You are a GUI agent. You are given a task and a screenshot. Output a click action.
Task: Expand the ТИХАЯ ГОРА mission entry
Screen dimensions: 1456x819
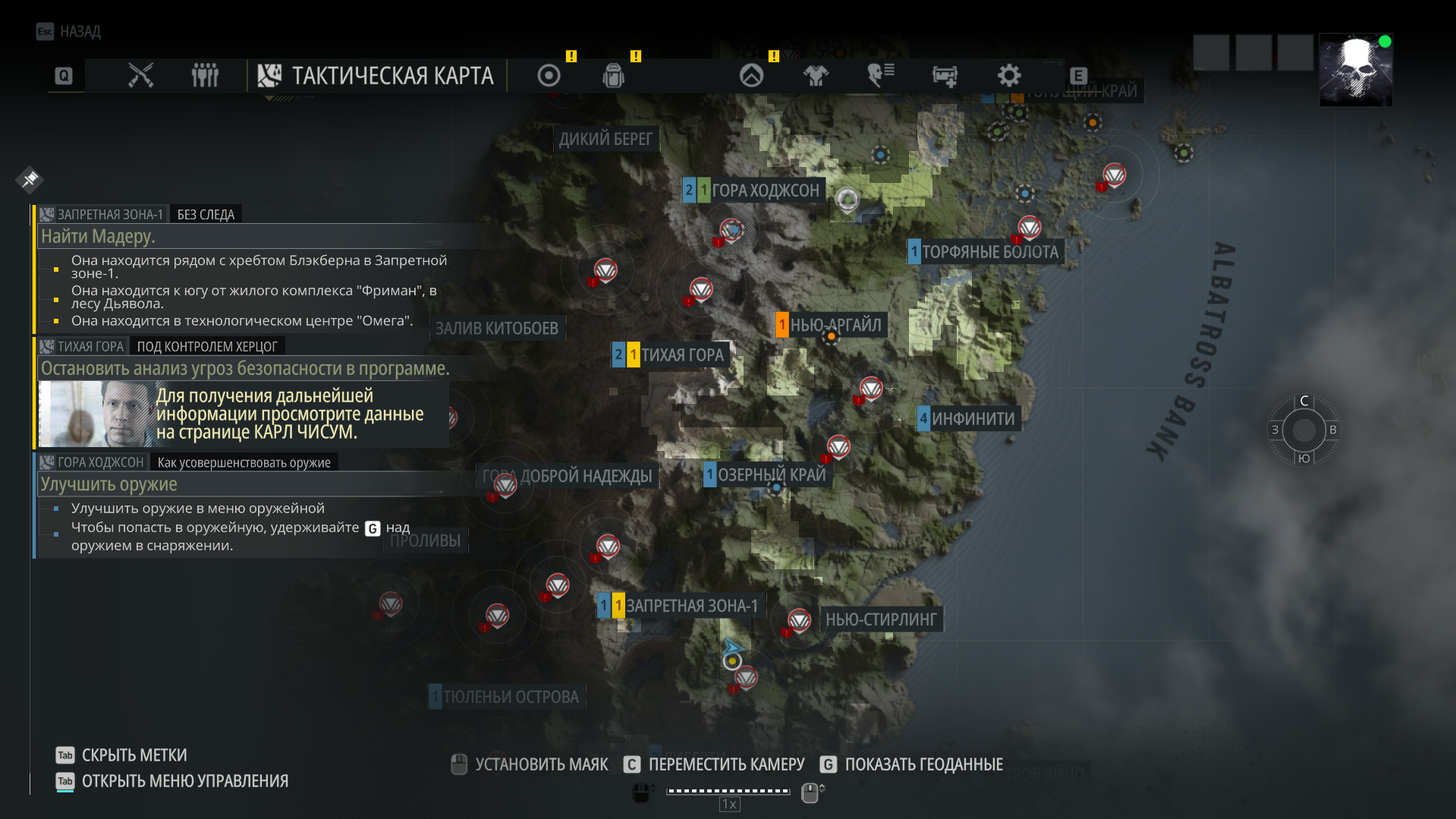click(87, 346)
